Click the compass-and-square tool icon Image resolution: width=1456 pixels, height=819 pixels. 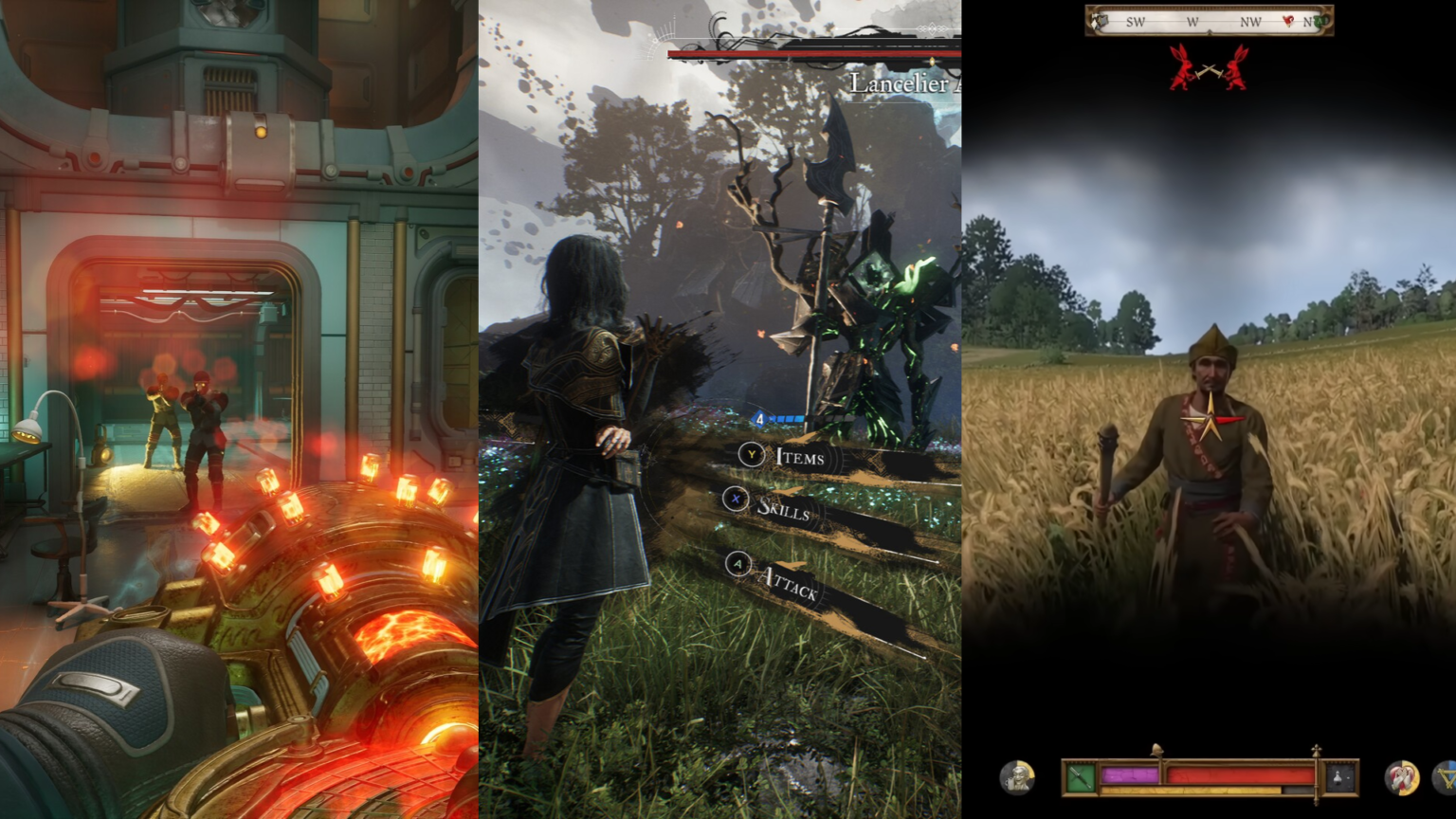(1448, 776)
